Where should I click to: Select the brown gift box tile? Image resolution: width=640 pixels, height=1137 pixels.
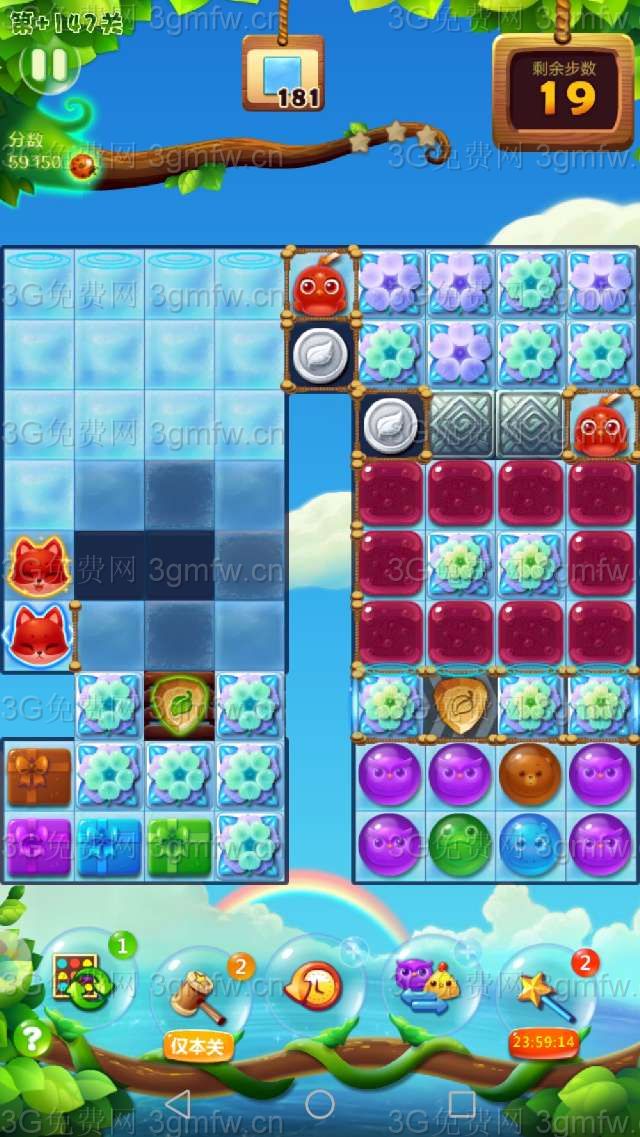[40, 776]
